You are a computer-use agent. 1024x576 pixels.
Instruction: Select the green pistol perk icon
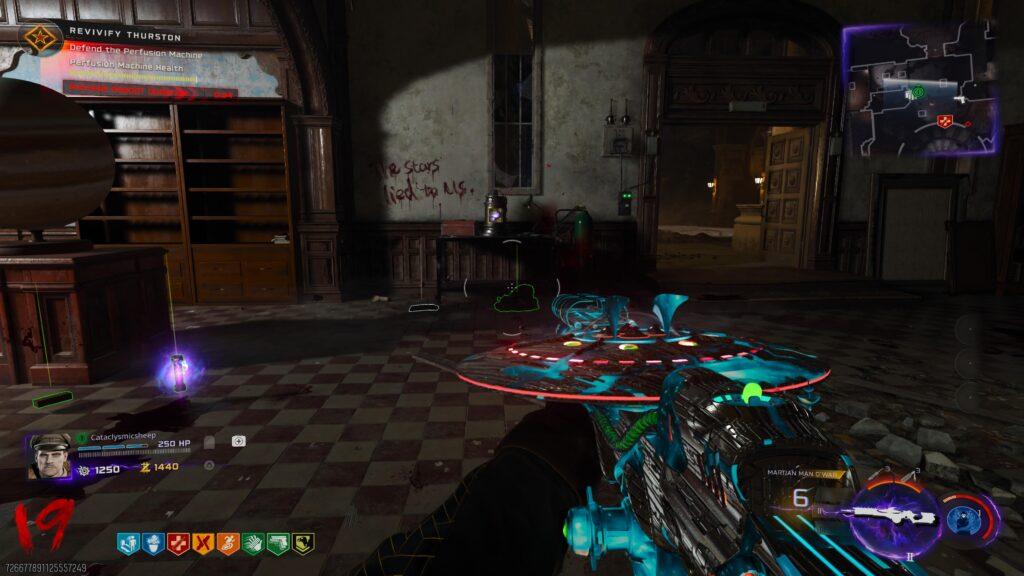coord(278,544)
